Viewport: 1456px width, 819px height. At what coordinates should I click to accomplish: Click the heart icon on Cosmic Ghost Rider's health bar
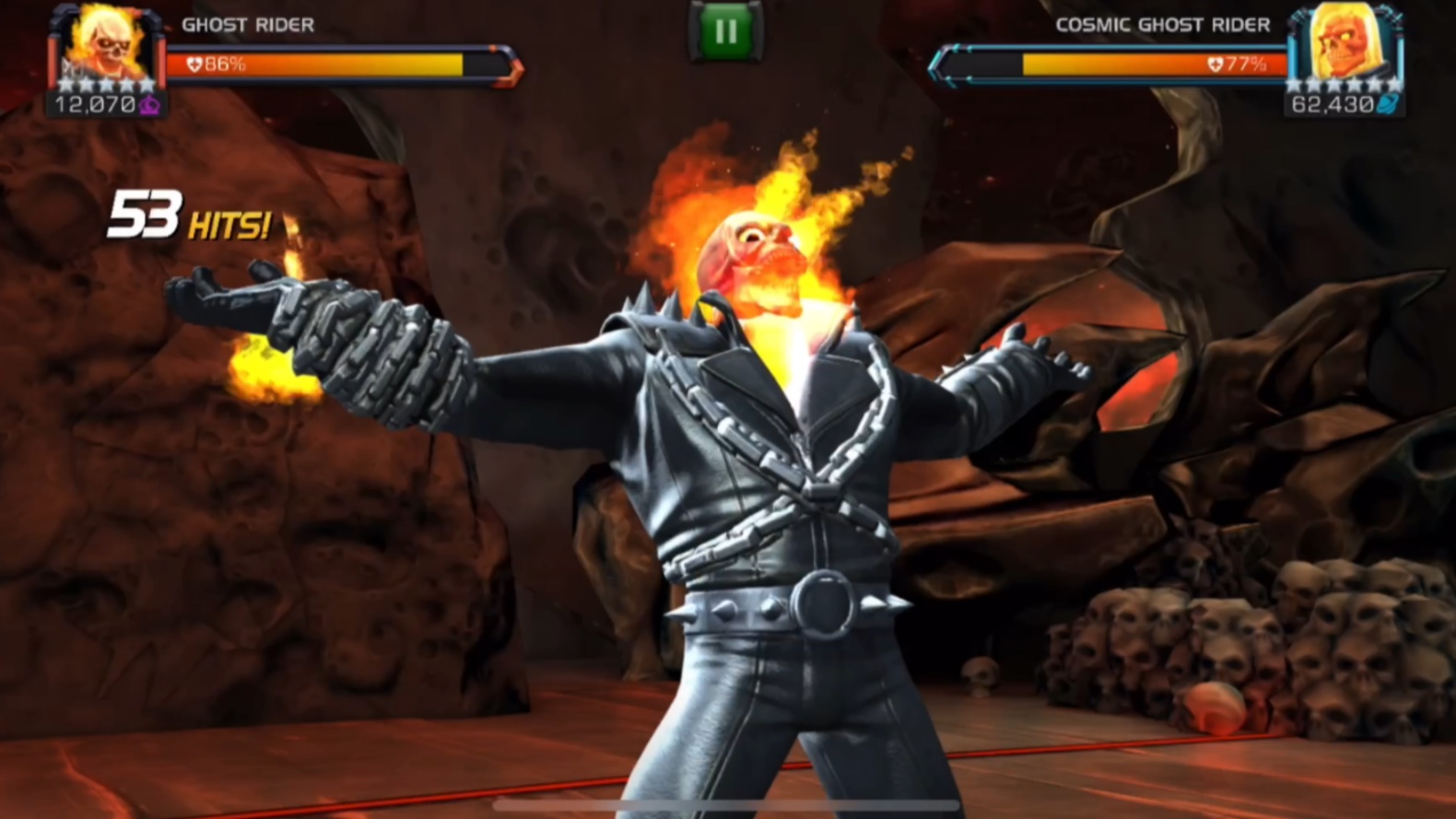(1217, 65)
